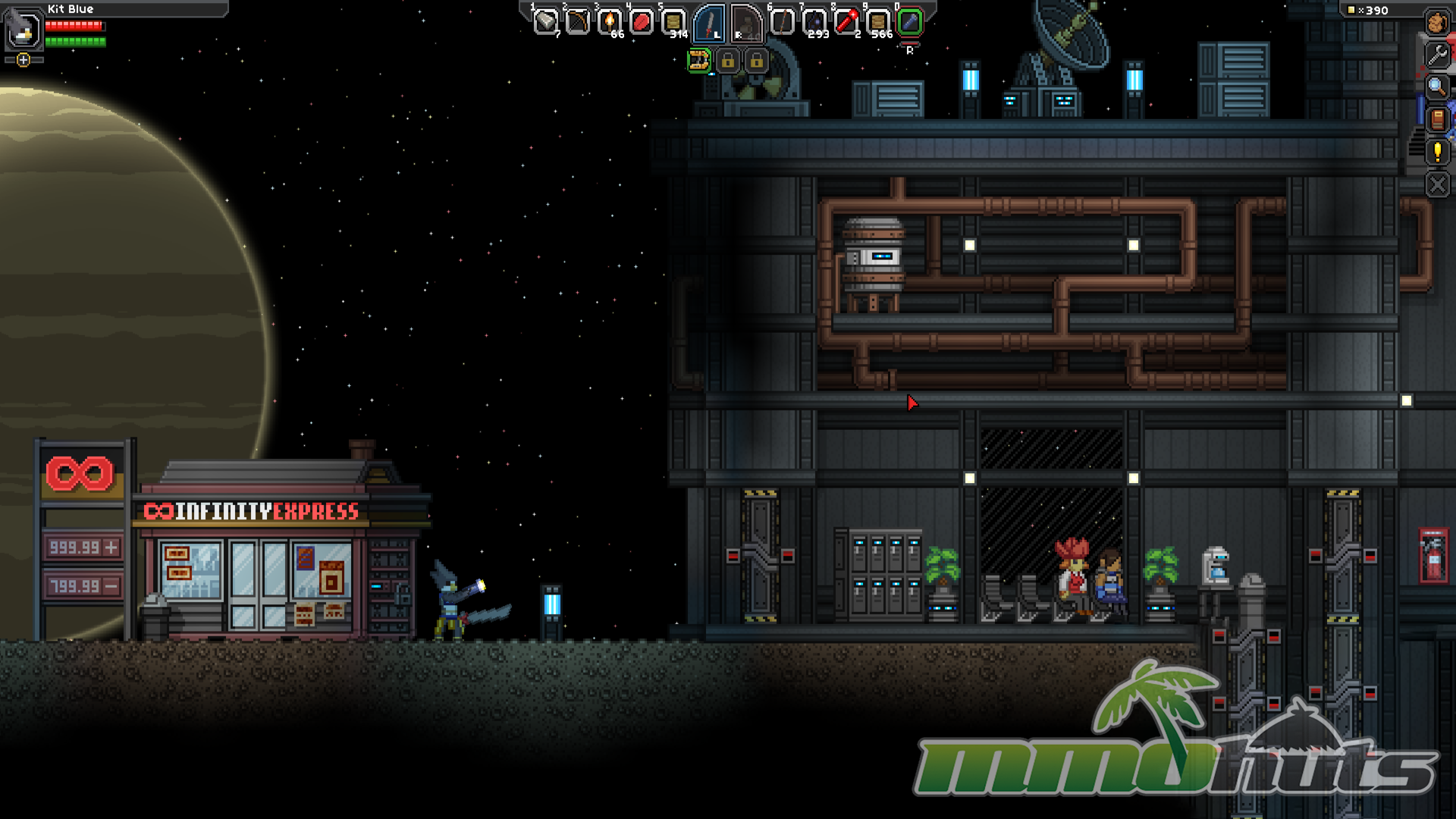Click the left-hand sword slot
Screen dimensions: 1456x819
709,24
